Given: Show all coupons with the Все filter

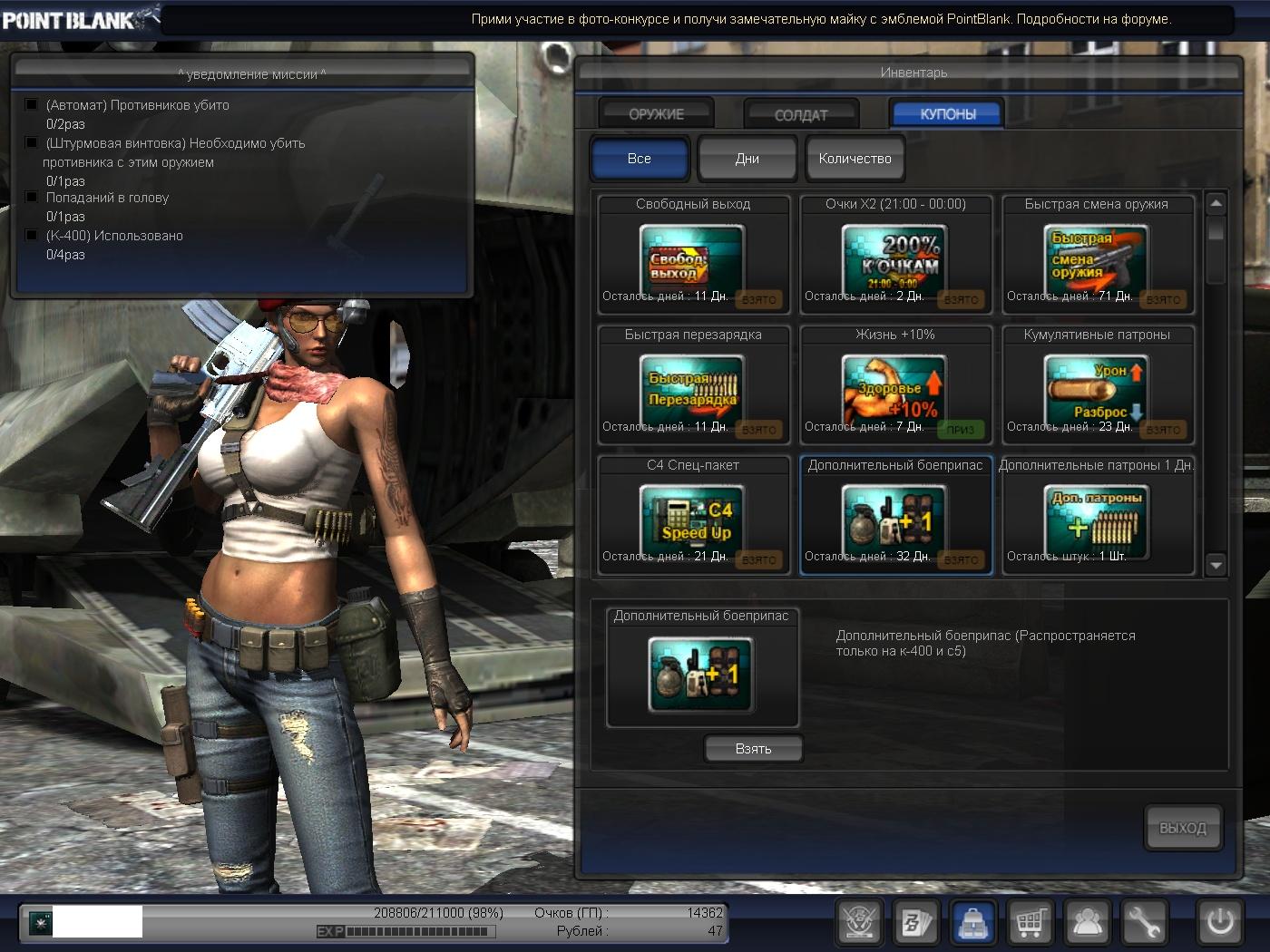Looking at the screenshot, I should tap(640, 159).
